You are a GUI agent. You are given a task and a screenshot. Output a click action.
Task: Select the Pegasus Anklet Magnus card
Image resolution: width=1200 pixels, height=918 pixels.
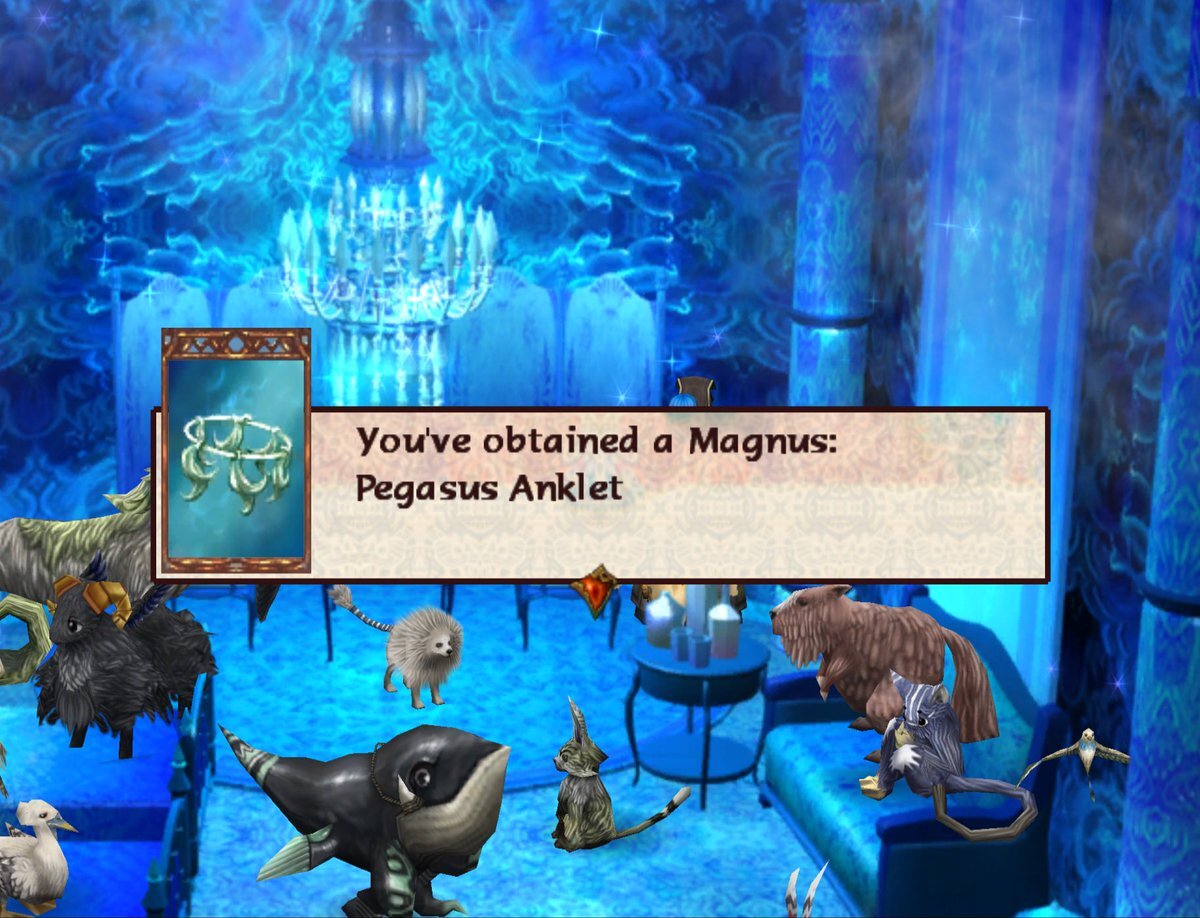[236, 451]
